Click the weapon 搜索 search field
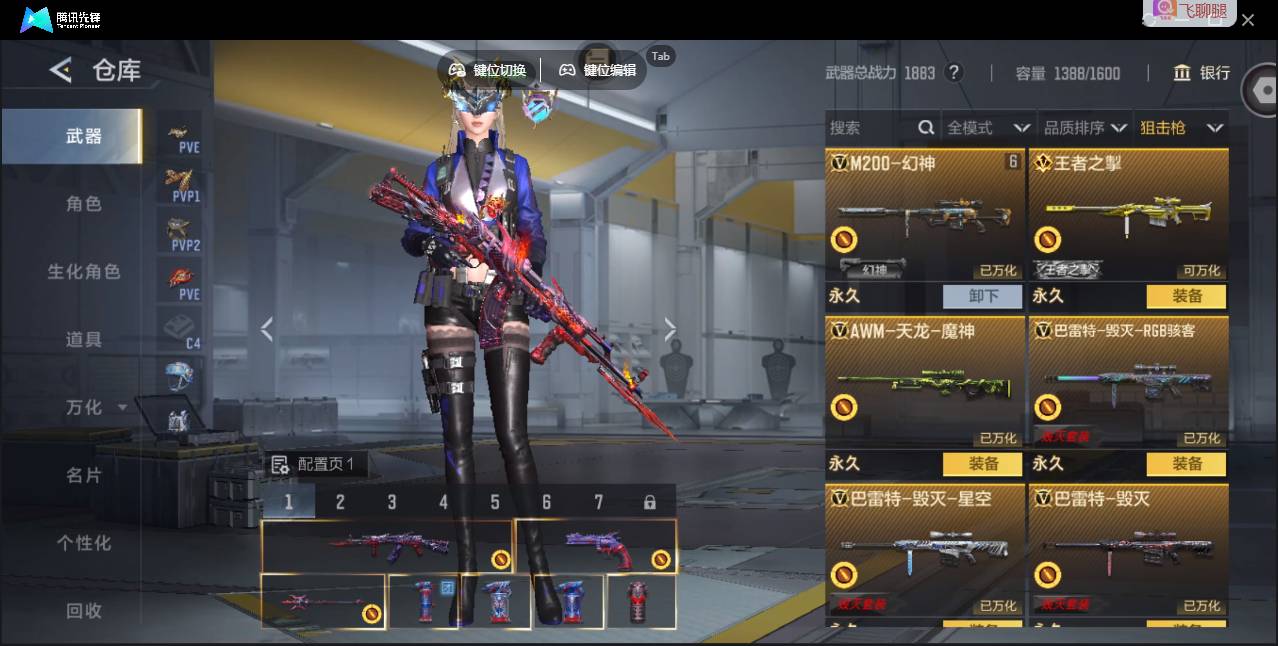The image size is (1278, 646). (870, 128)
